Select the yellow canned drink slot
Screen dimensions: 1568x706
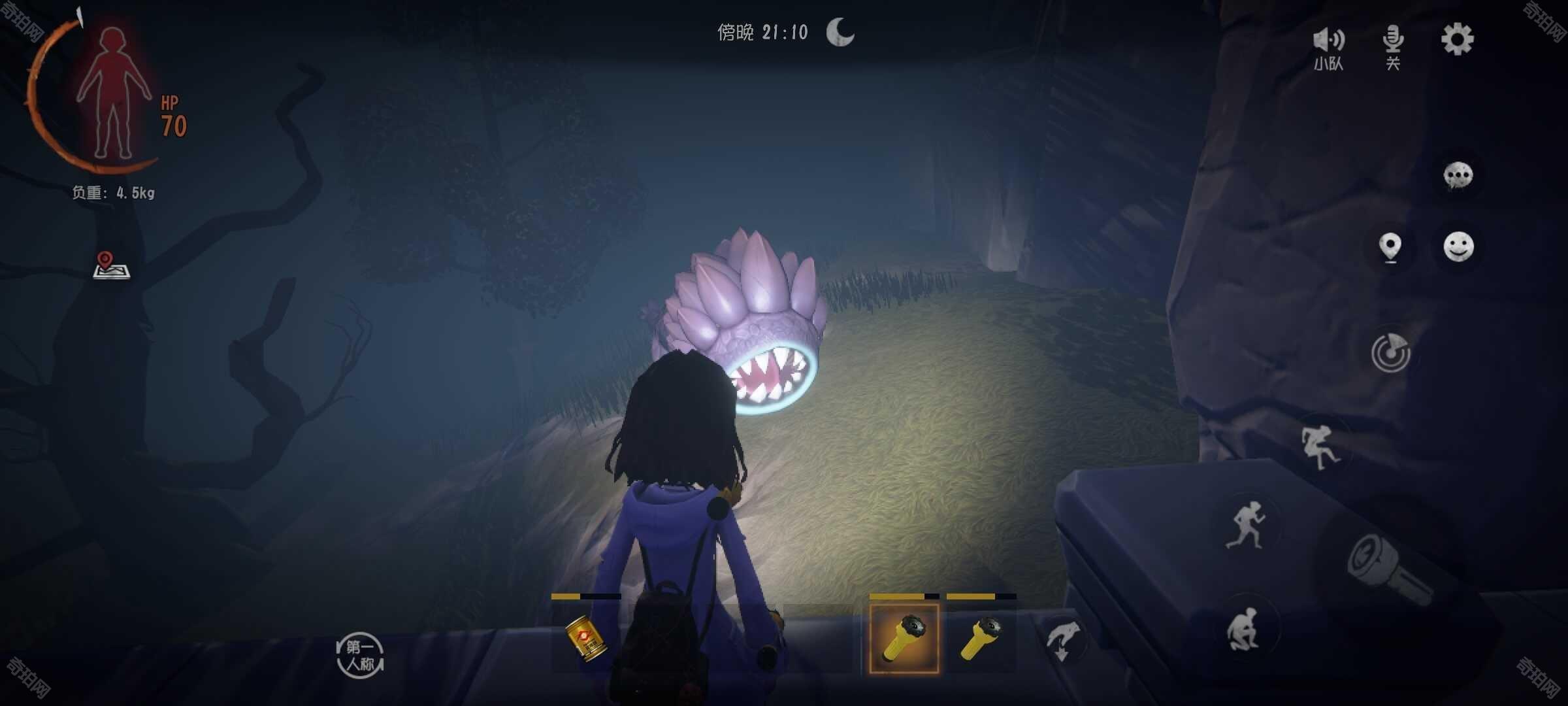tap(586, 639)
